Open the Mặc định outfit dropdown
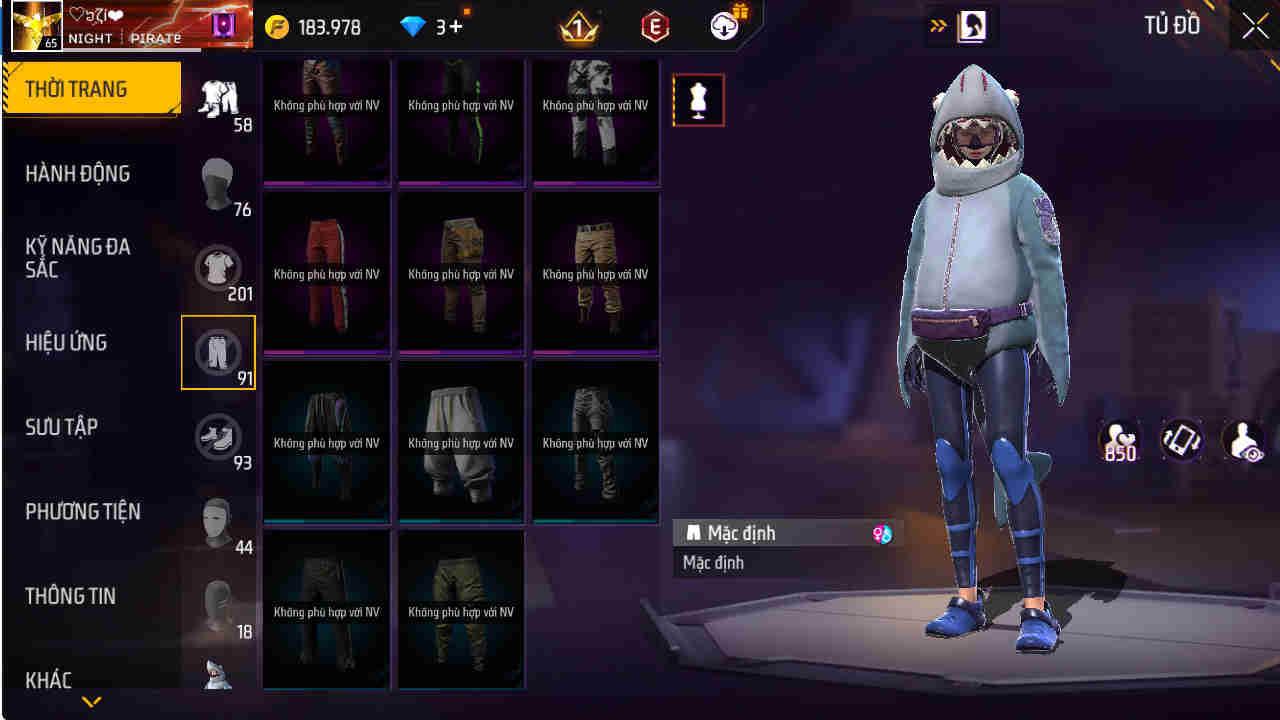Image resolution: width=1280 pixels, height=720 pixels. pyautogui.click(x=785, y=533)
